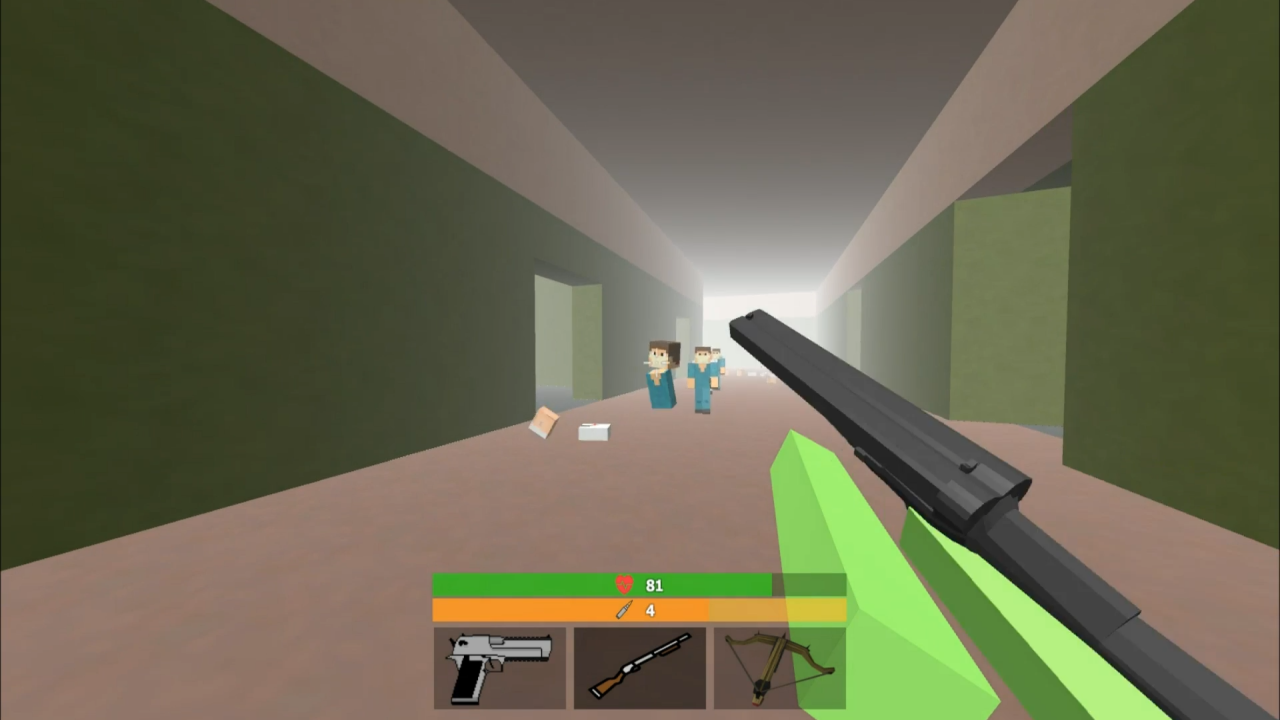
Task: Click the dropped tan item near the box
Action: [x=545, y=423]
